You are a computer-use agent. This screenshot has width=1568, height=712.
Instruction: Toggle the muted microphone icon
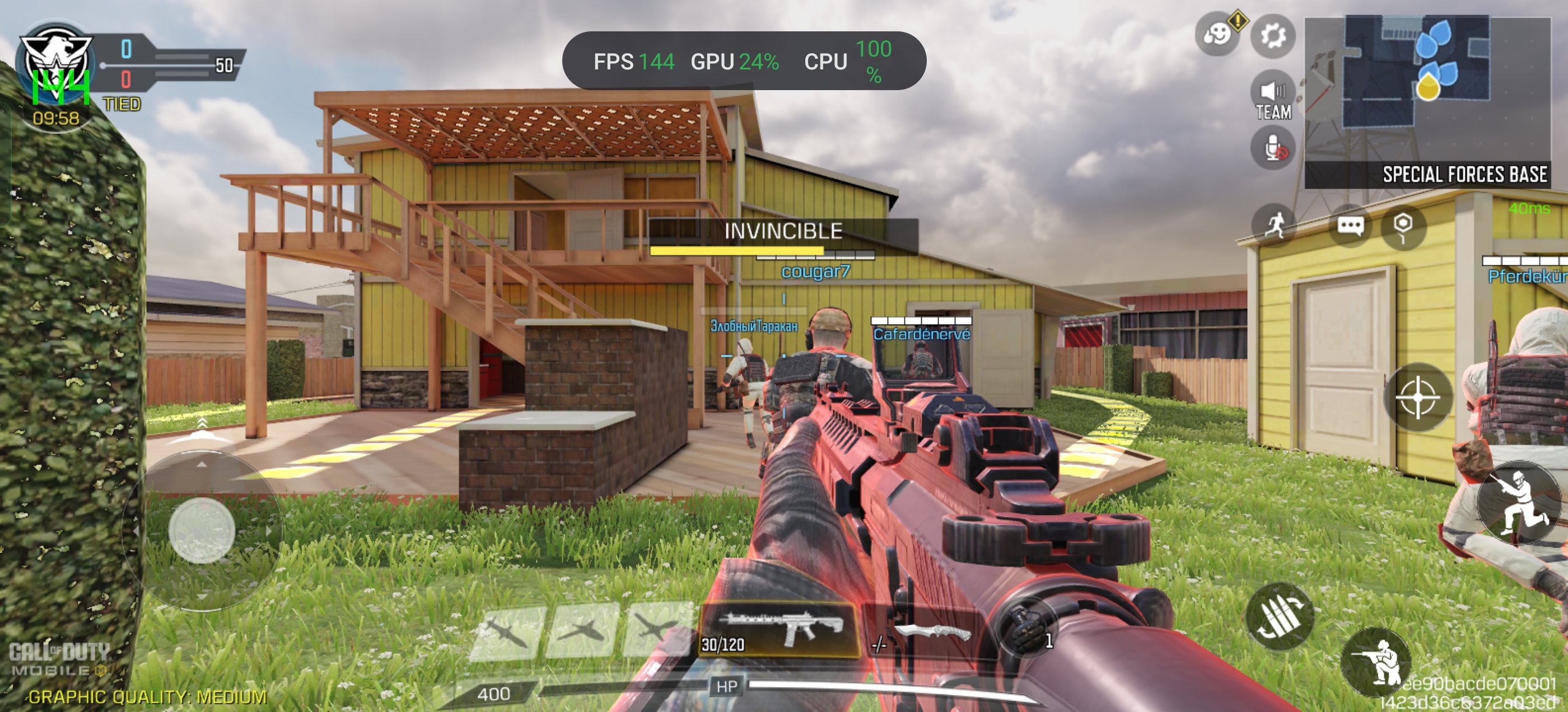click(x=1273, y=148)
